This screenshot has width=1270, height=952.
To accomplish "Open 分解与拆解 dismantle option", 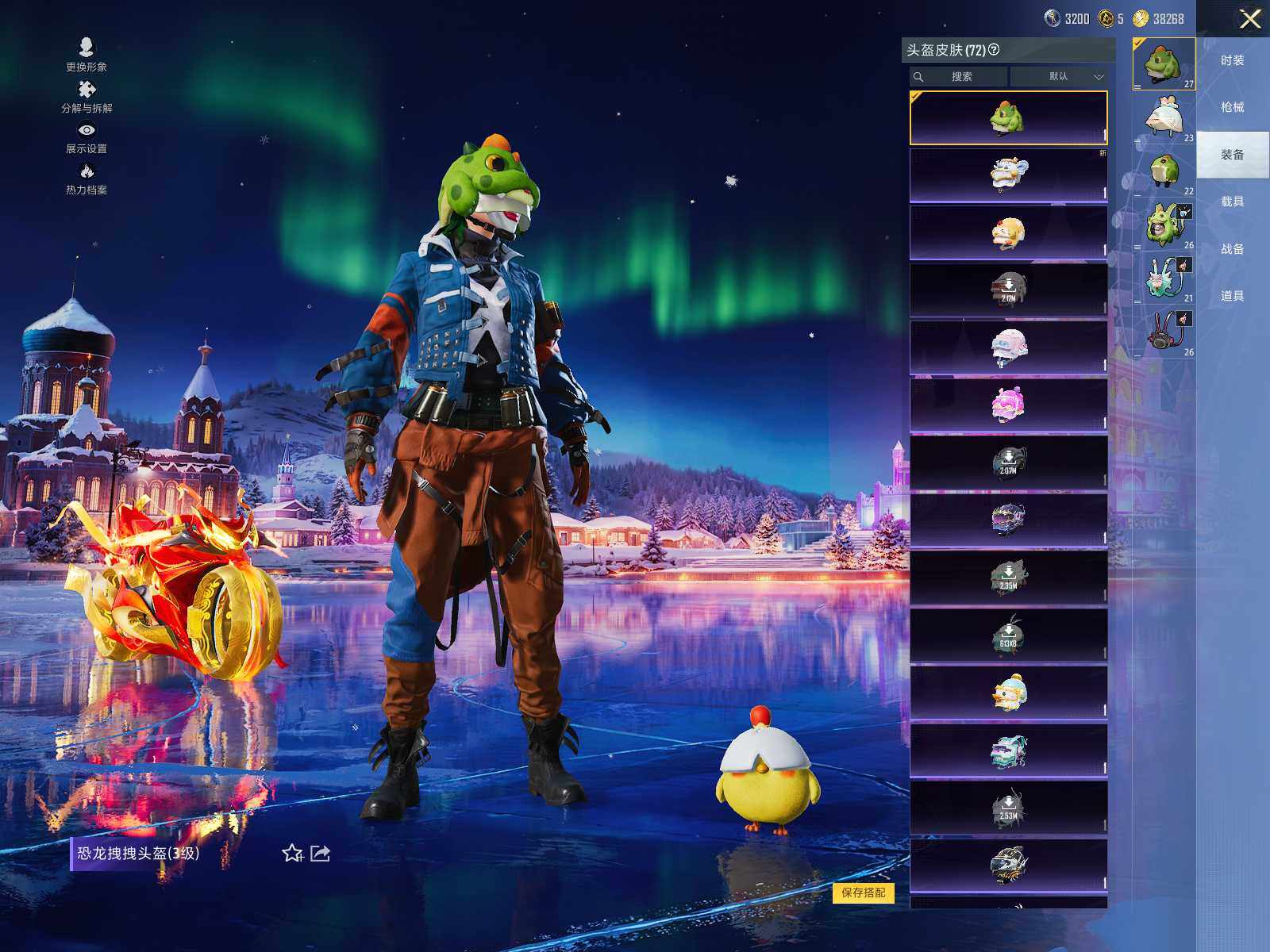I will (87, 95).
